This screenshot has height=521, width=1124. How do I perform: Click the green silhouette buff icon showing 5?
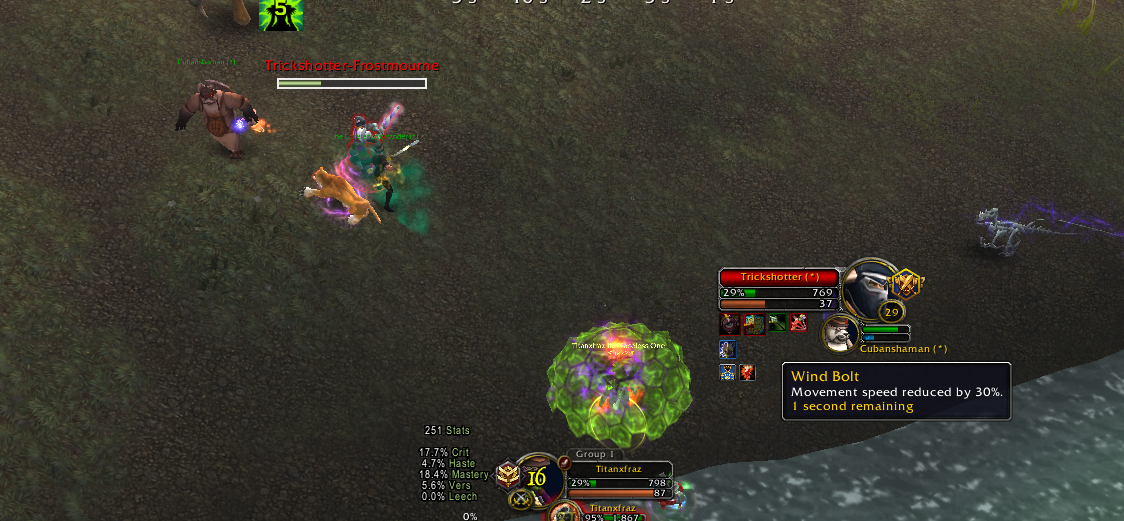coord(281,13)
